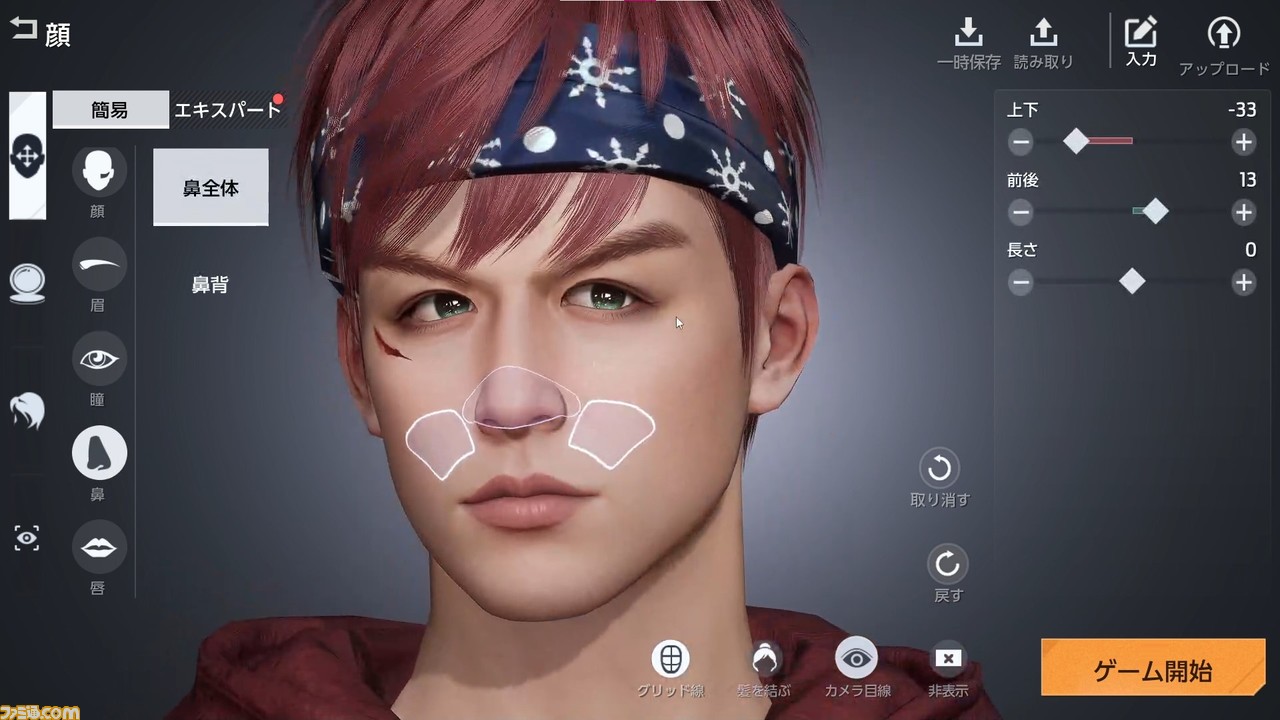Click the plus stepper on 前後 setting
Image resolution: width=1280 pixels, height=720 pixels.
point(1243,212)
